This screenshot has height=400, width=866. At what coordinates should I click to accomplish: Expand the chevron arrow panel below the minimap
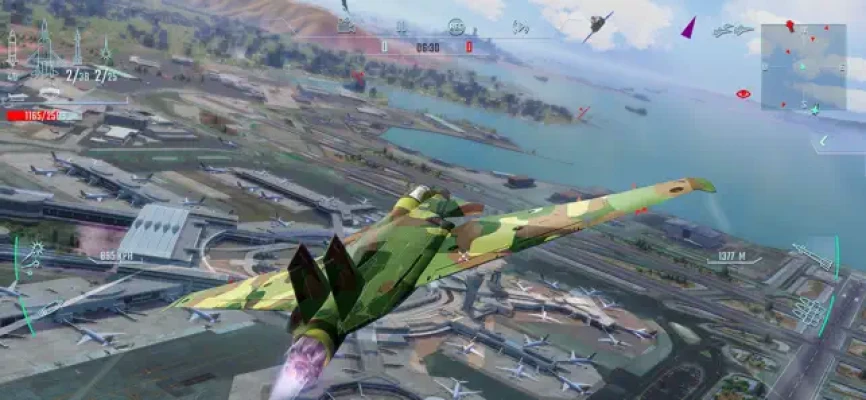click(x=824, y=141)
